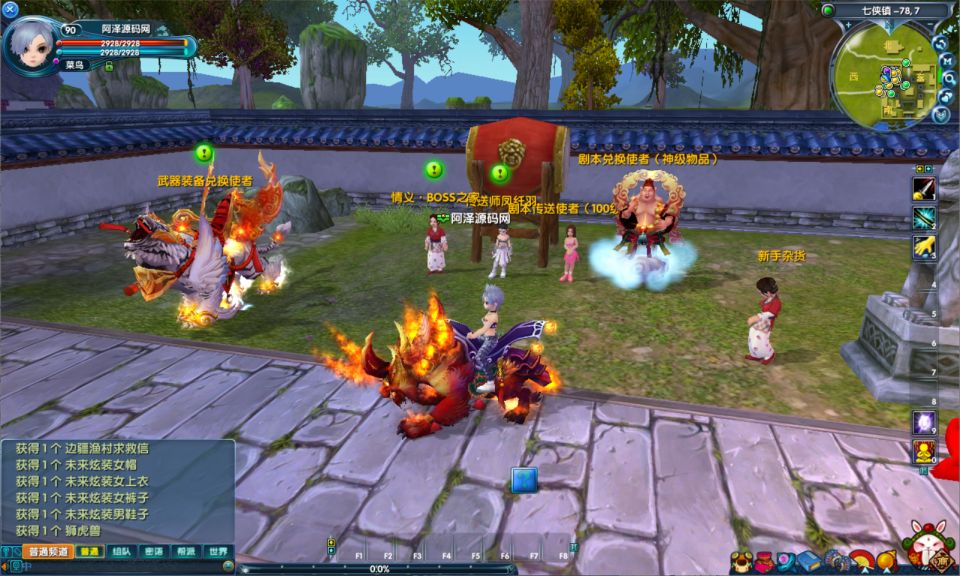Activate the sword skill in slot 1
This screenshot has width=960, height=576.
pyautogui.click(x=924, y=190)
